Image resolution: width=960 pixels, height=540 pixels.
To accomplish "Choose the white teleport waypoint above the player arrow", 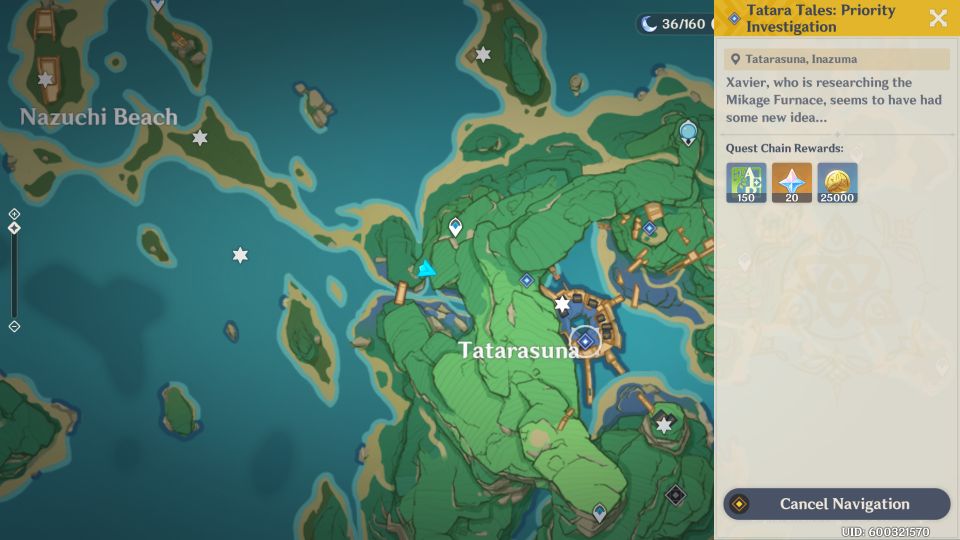I will point(456,228).
